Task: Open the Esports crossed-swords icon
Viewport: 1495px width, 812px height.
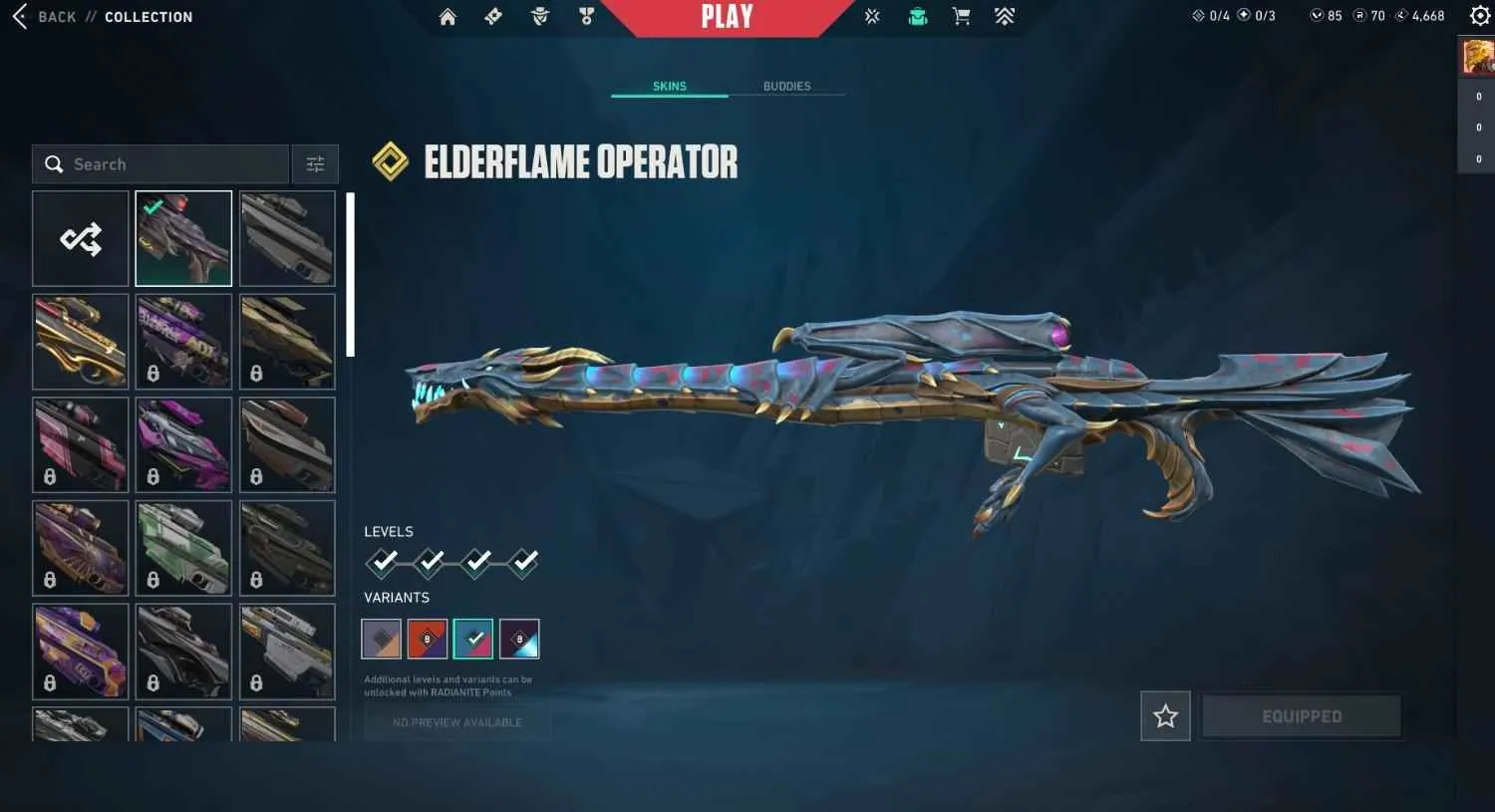Action: (871, 16)
